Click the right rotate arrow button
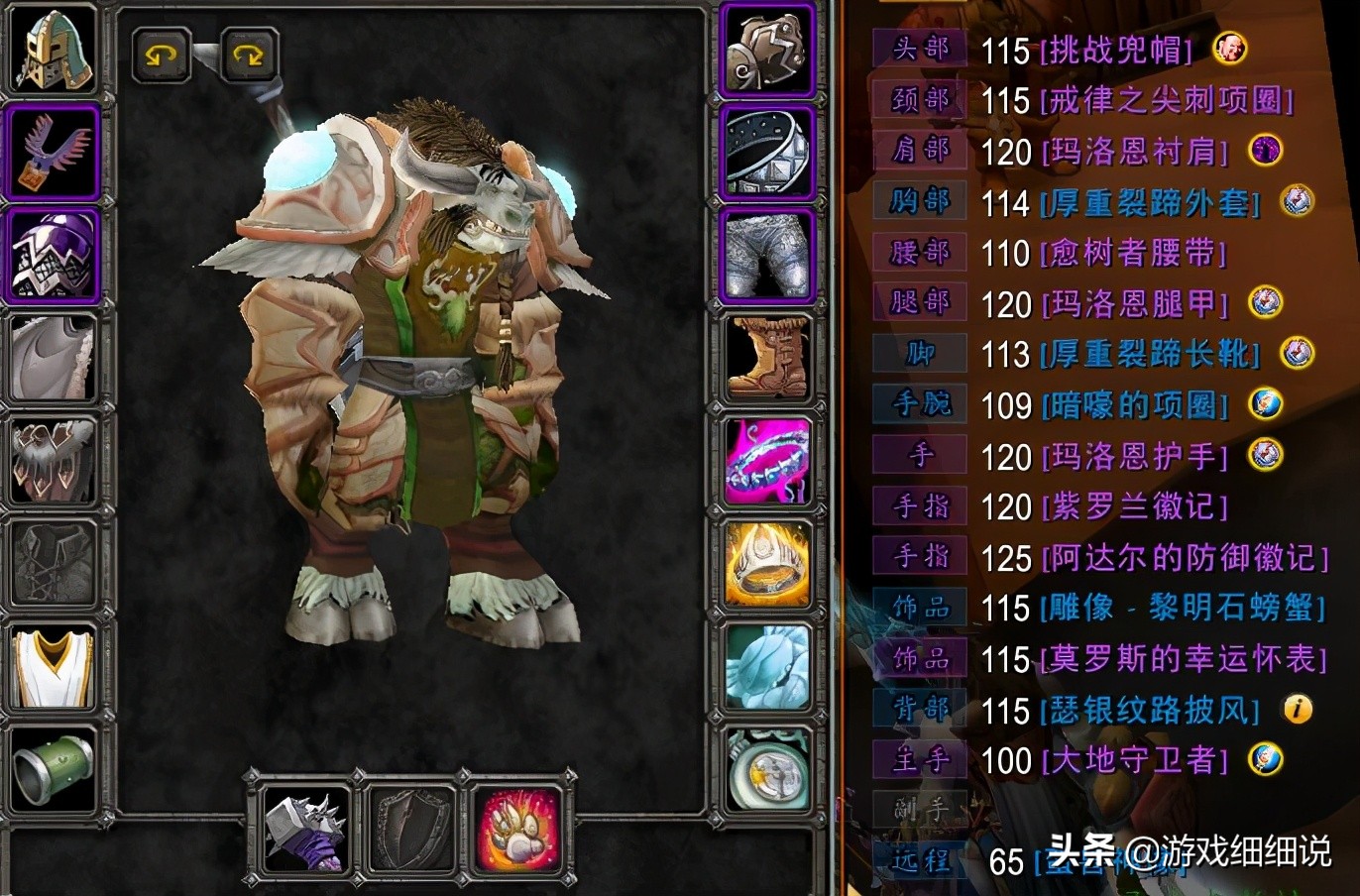The image size is (1360, 896). pyautogui.click(x=248, y=56)
